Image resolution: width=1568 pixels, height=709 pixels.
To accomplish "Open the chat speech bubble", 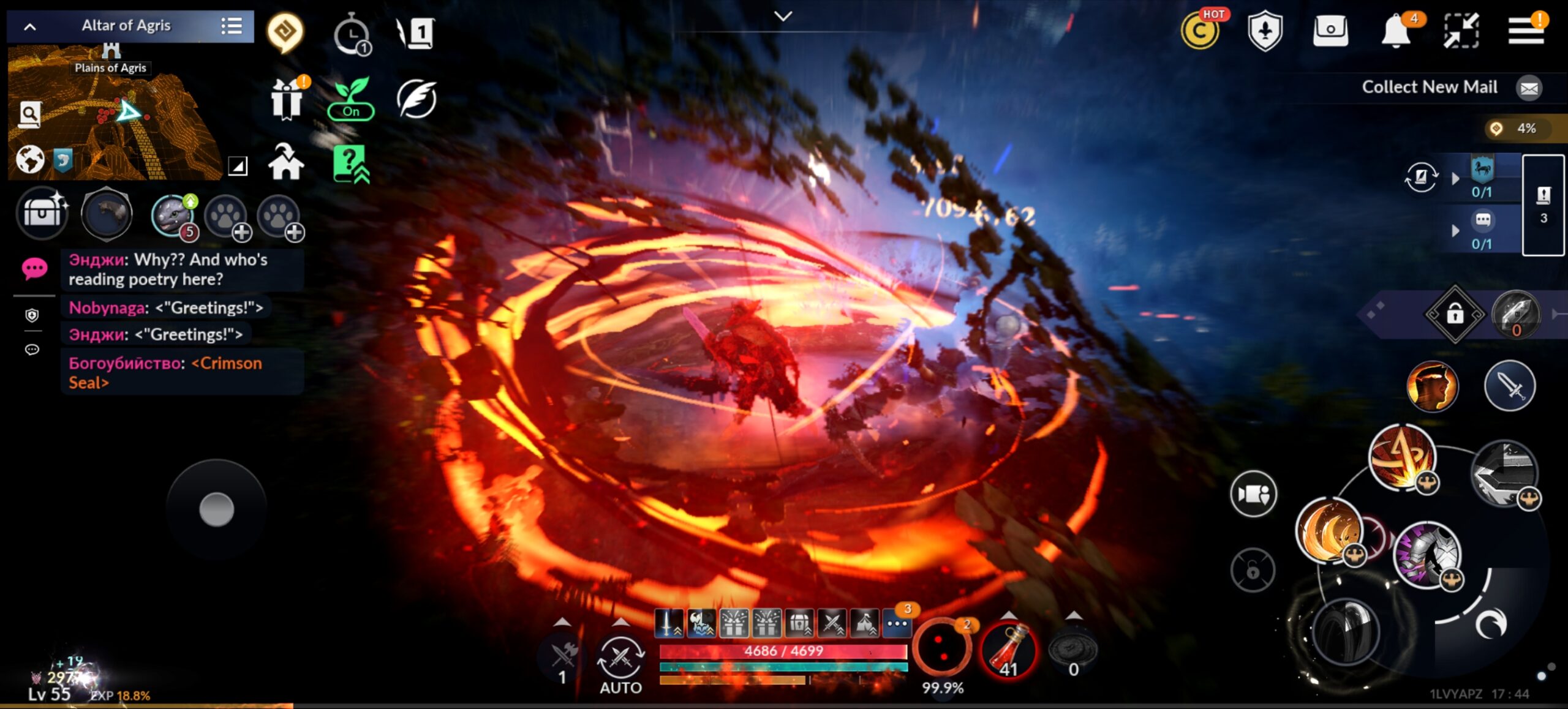I will pos(34,268).
